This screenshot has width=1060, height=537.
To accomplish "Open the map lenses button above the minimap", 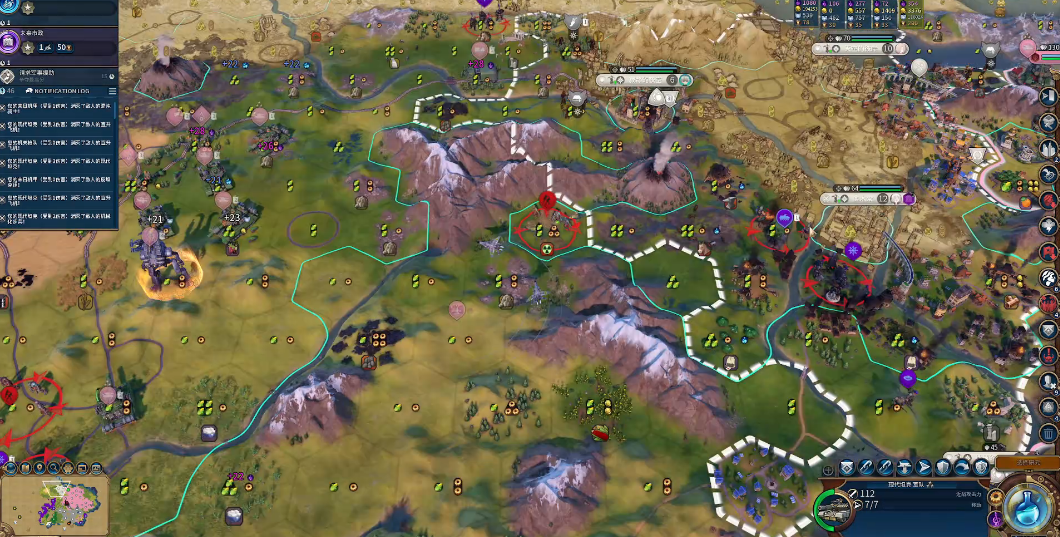I will tap(25, 466).
